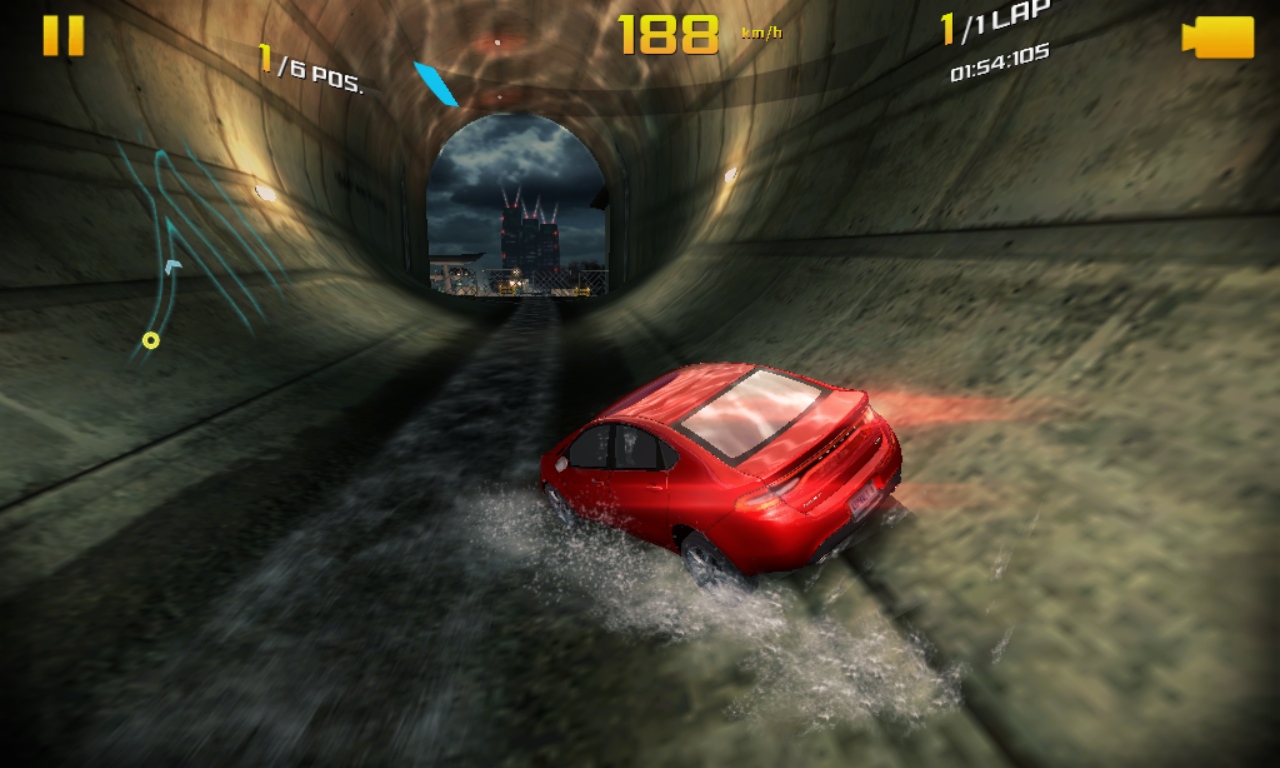Pause the race with the pause button

tap(63, 36)
